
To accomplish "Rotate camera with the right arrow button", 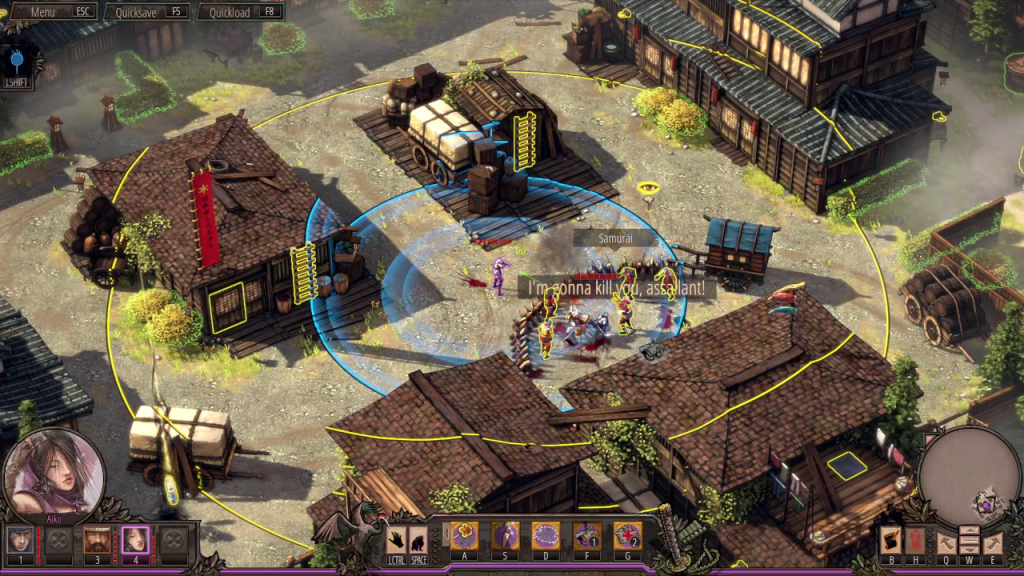I will pos(991,543).
